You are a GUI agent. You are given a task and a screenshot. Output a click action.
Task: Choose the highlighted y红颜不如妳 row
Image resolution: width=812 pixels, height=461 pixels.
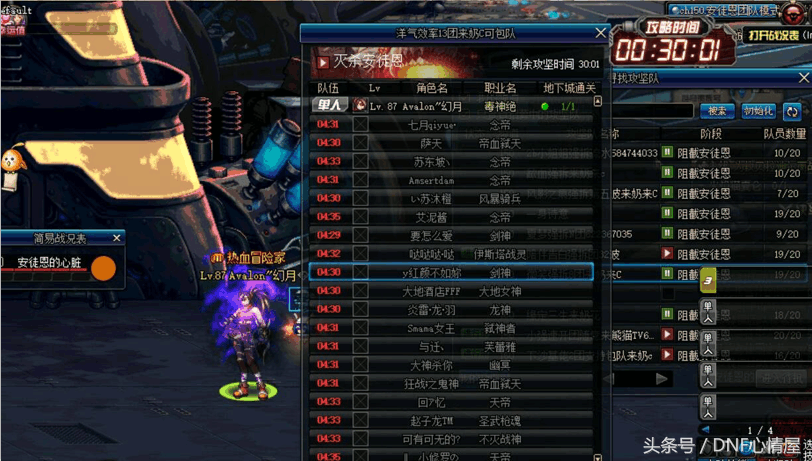tap(450, 272)
